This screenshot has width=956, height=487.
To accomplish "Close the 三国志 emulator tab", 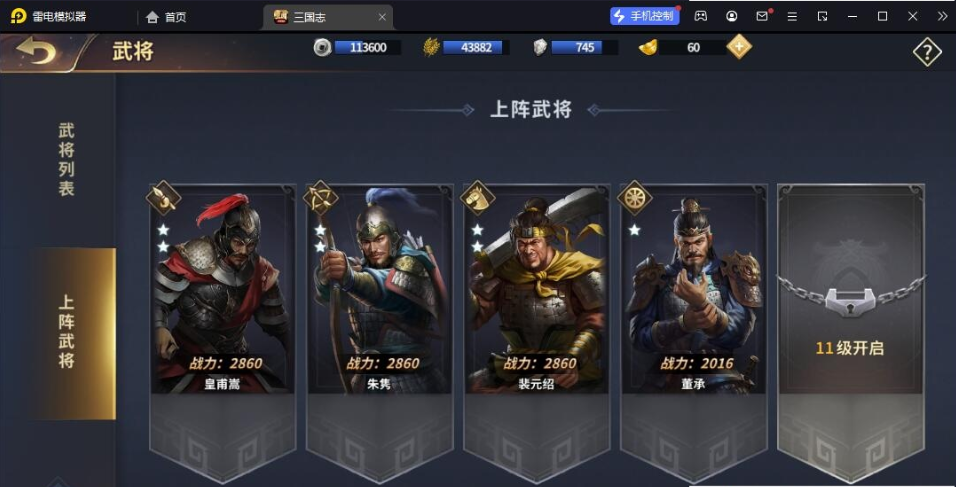I will (382, 17).
